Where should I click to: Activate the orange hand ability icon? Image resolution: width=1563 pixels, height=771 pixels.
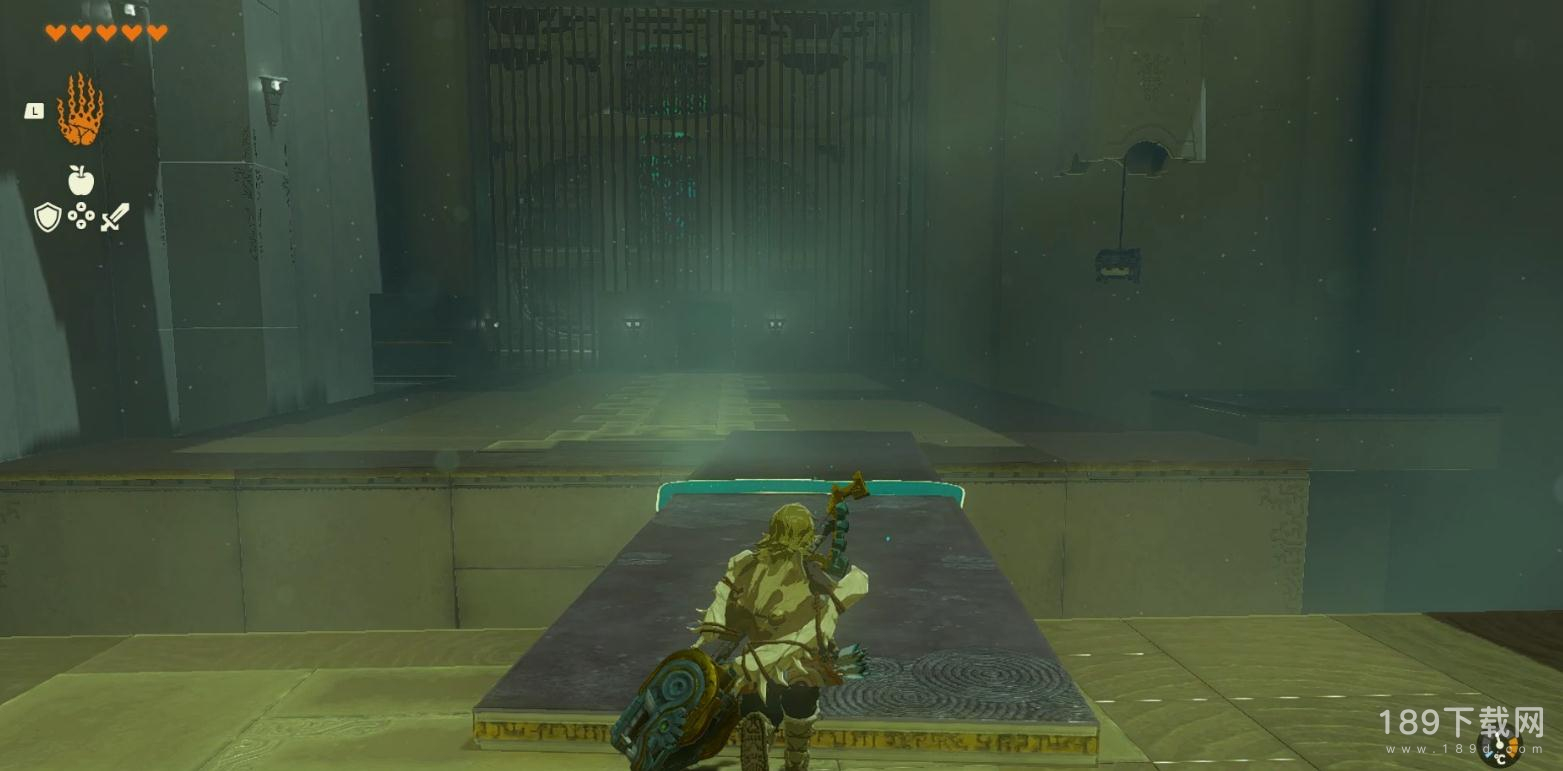(x=80, y=110)
